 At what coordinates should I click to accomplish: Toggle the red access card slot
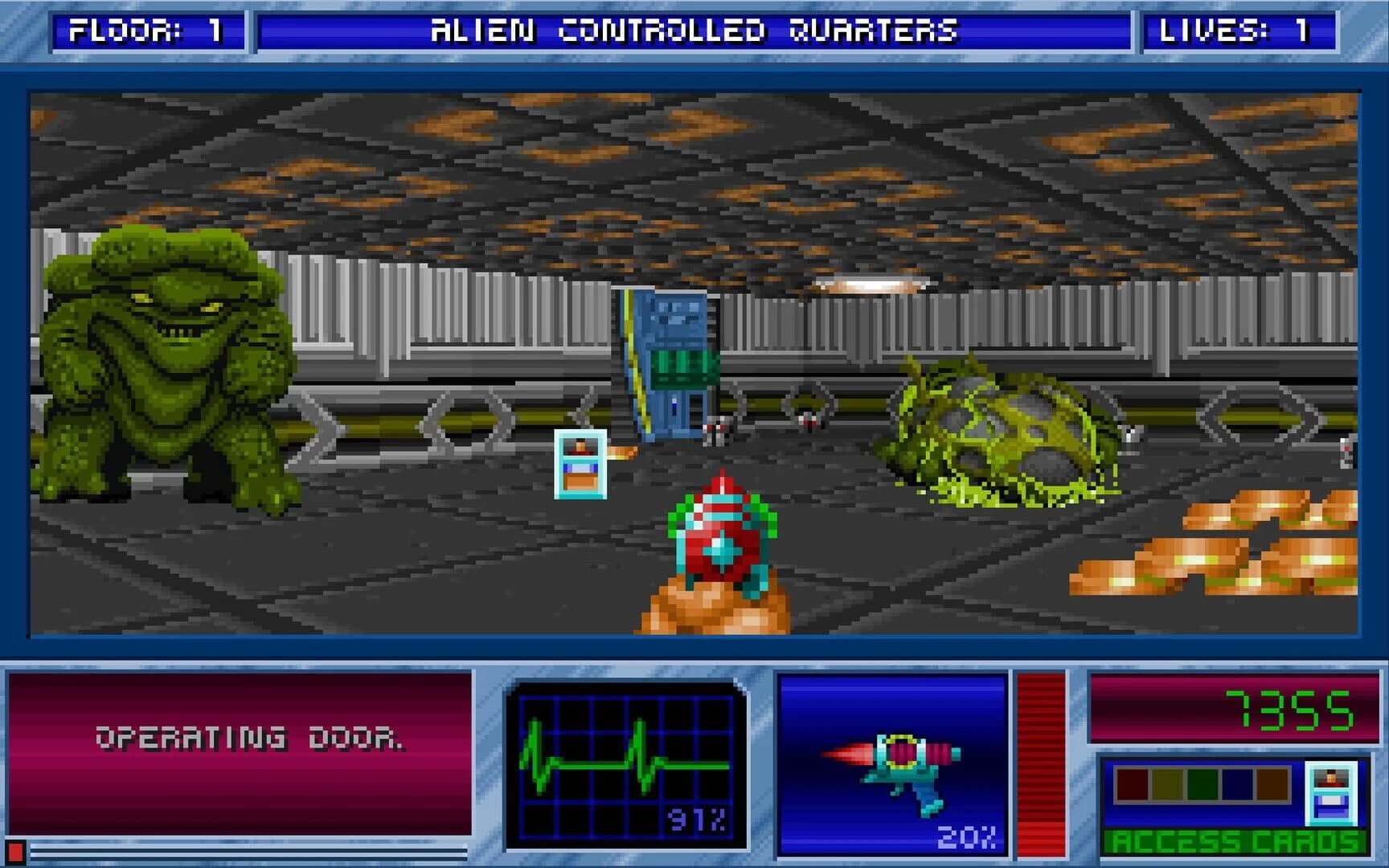point(1132,784)
